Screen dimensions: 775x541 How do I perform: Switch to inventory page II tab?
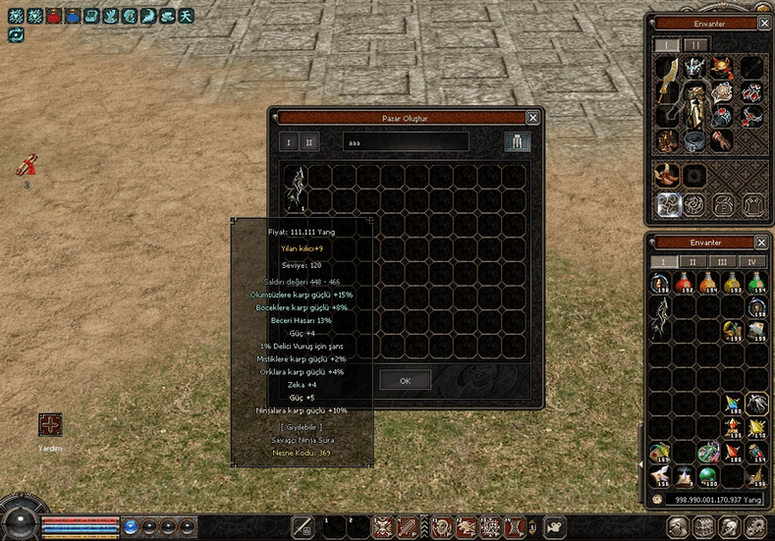tap(692, 262)
